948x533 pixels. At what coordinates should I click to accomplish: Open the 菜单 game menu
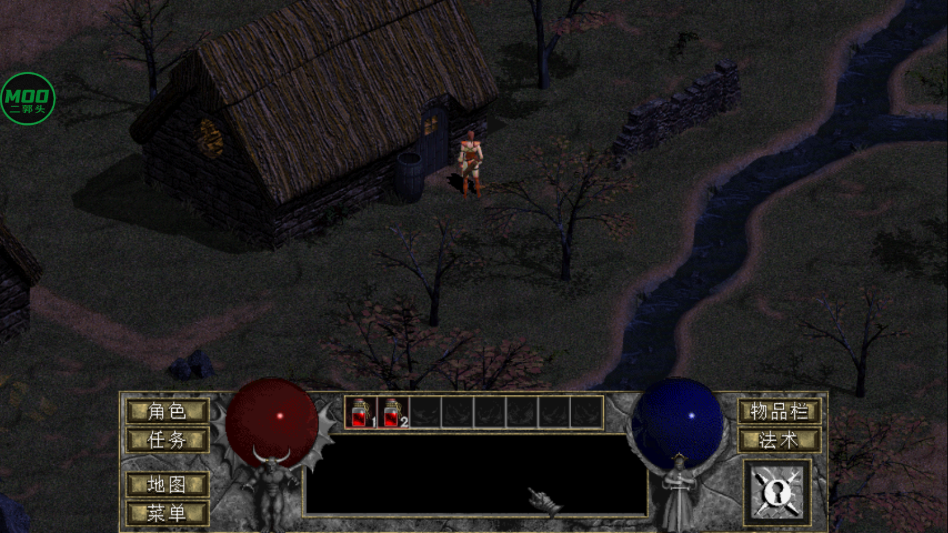pos(167,513)
